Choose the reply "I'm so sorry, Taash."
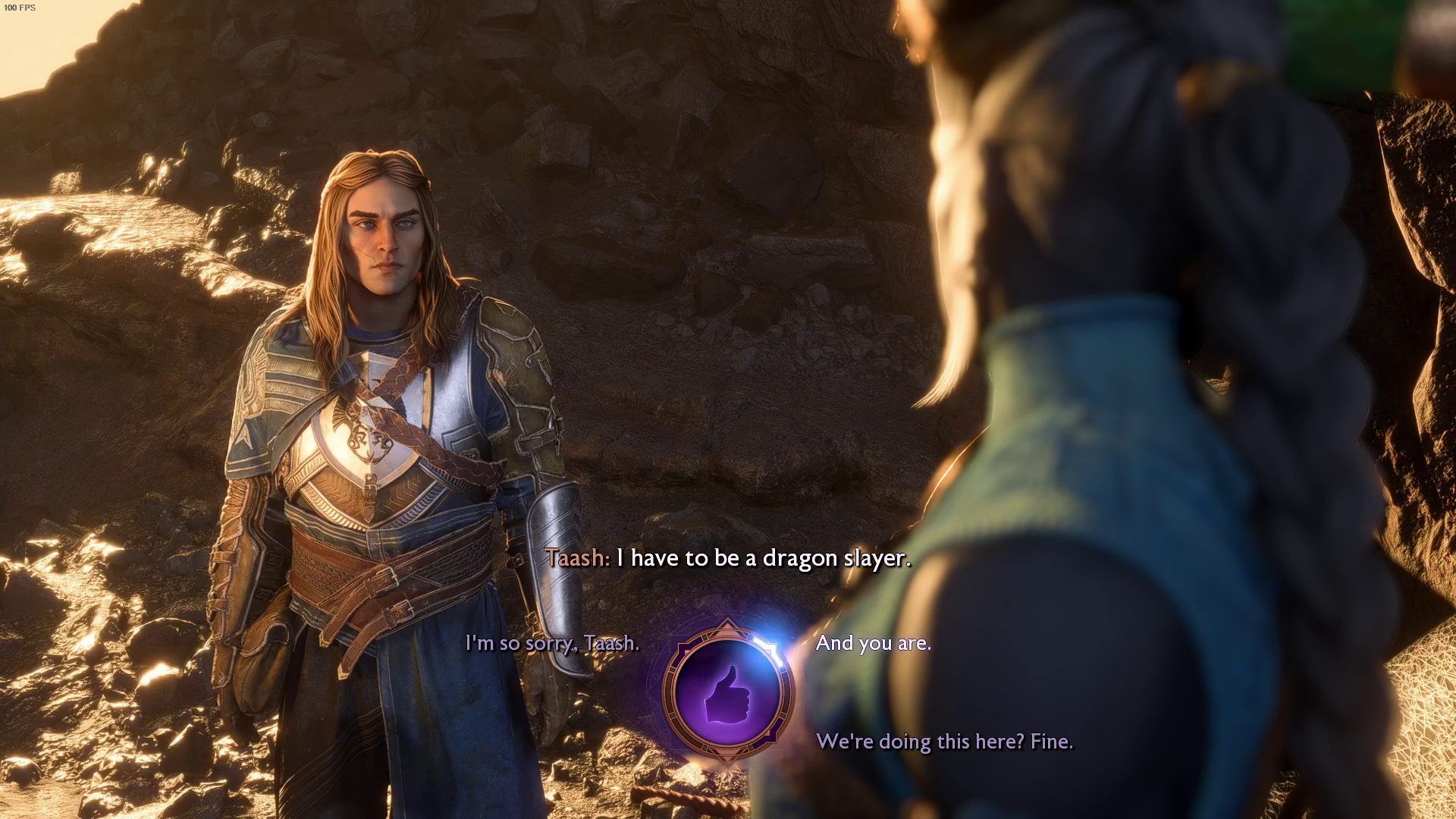The image size is (1456, 819). point(552,643)
